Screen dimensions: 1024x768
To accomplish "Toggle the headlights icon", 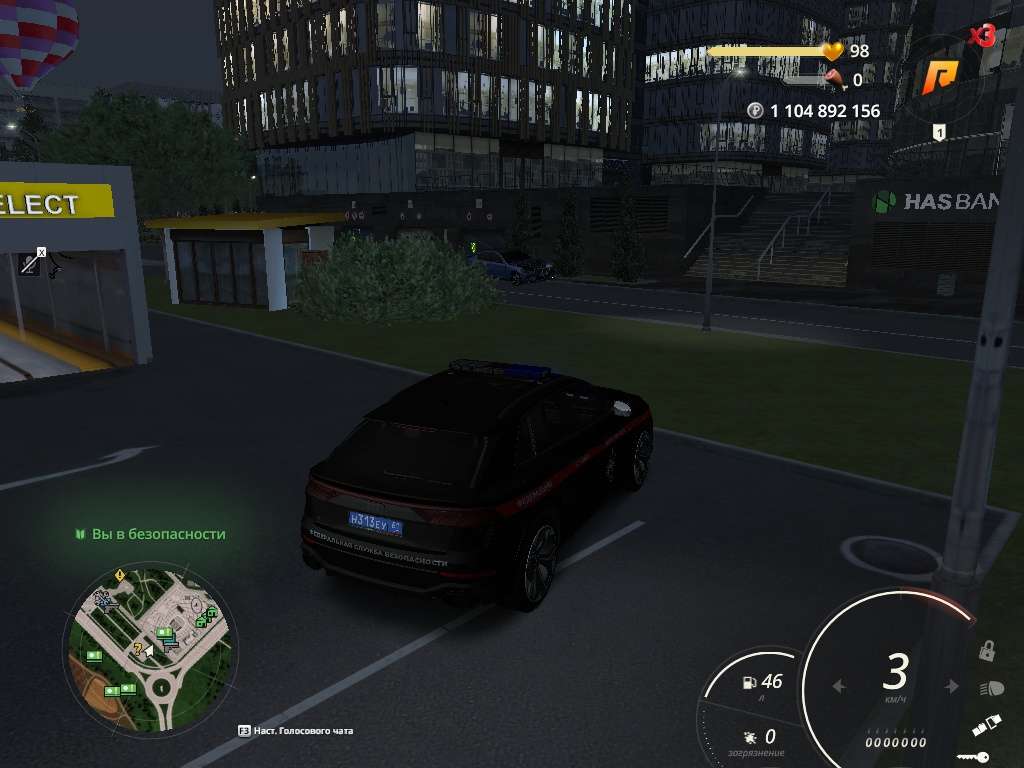I will (992, 688).
